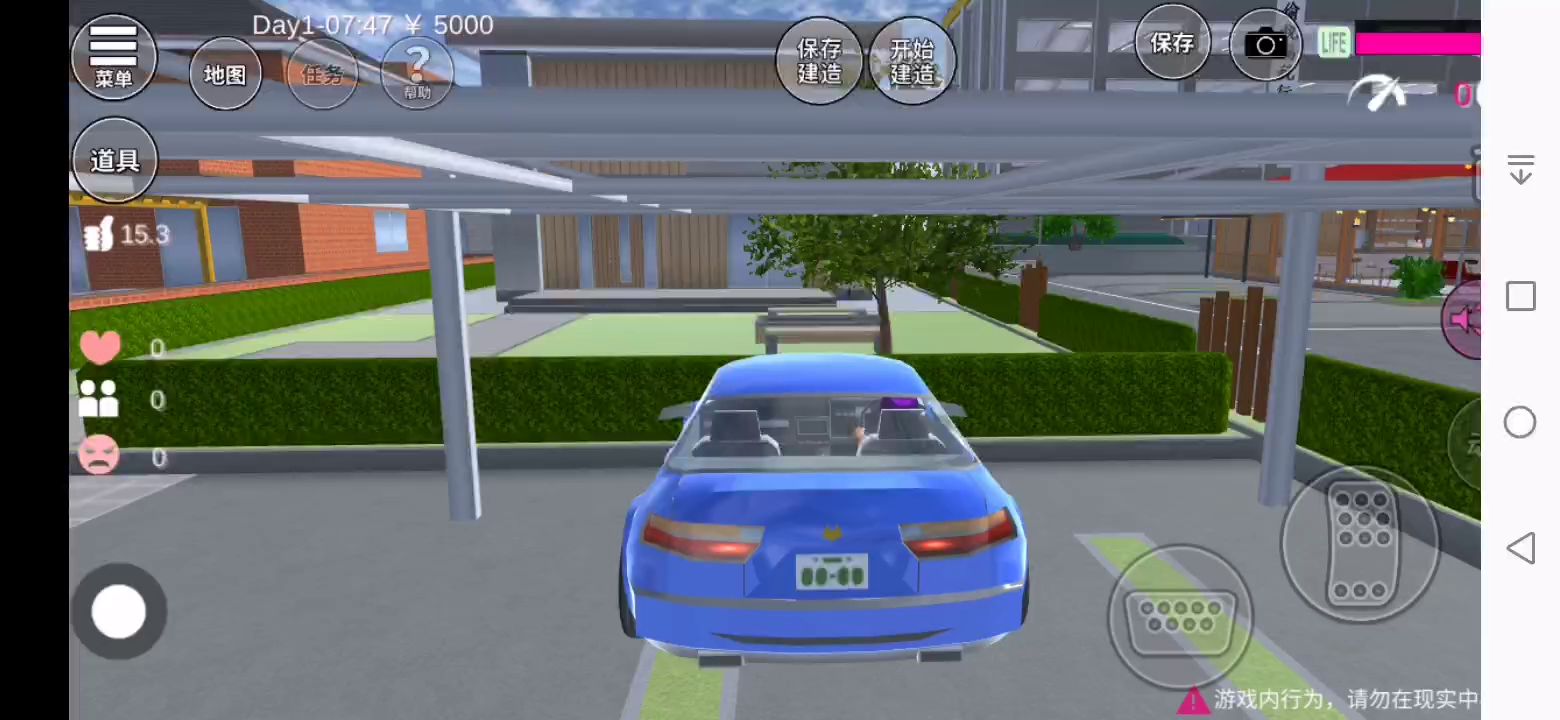Open the 道具 items panel
The image size is (1560, 720).
pyautogui.click(x=115, y=160)
